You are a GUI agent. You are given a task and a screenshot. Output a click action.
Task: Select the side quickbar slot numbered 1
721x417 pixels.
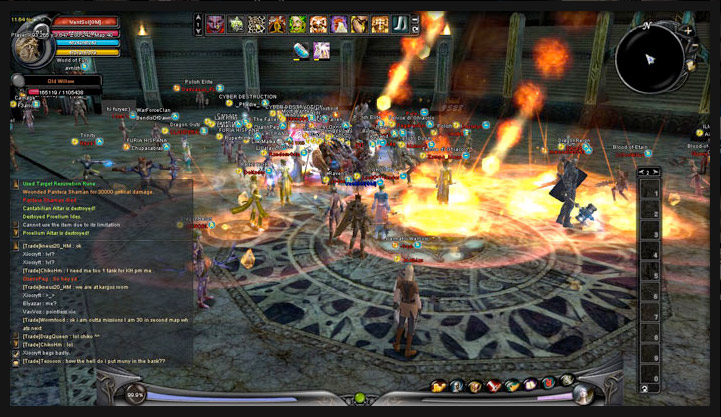pyautogui.click(x=649, y=191)
